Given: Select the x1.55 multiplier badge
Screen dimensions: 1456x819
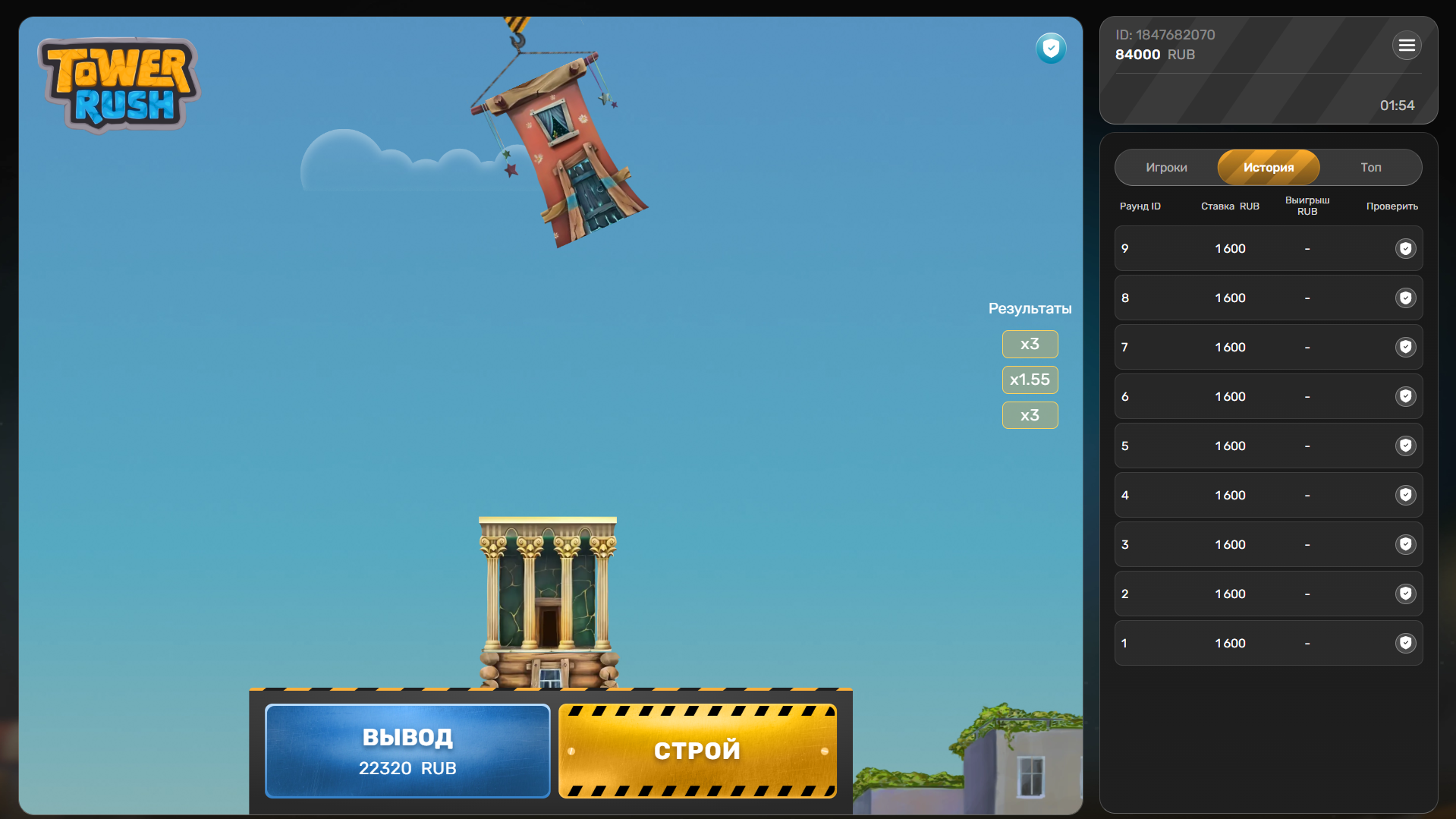Looking at the screenshot, I should [1030, 380].
